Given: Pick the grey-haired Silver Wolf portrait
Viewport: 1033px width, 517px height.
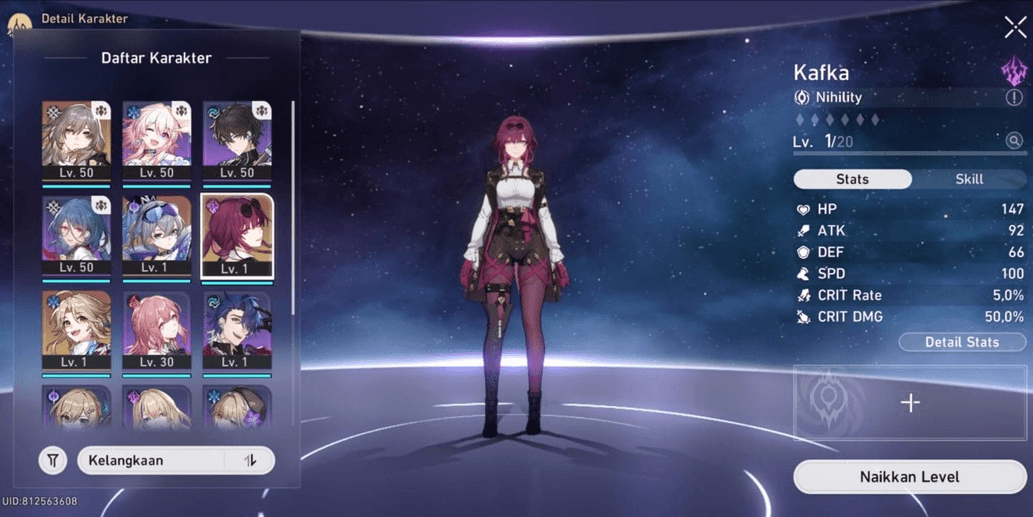Looking at the screenshot, I should pos(156,235).
